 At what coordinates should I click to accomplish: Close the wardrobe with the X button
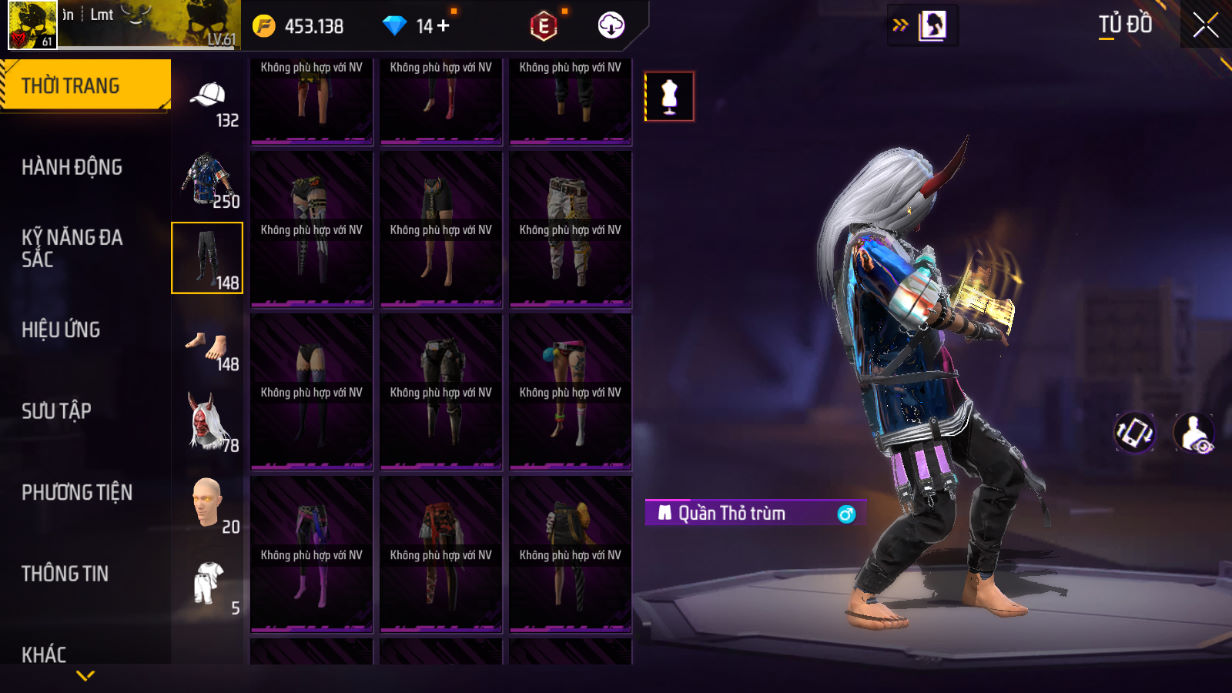tap(1205, 26)
